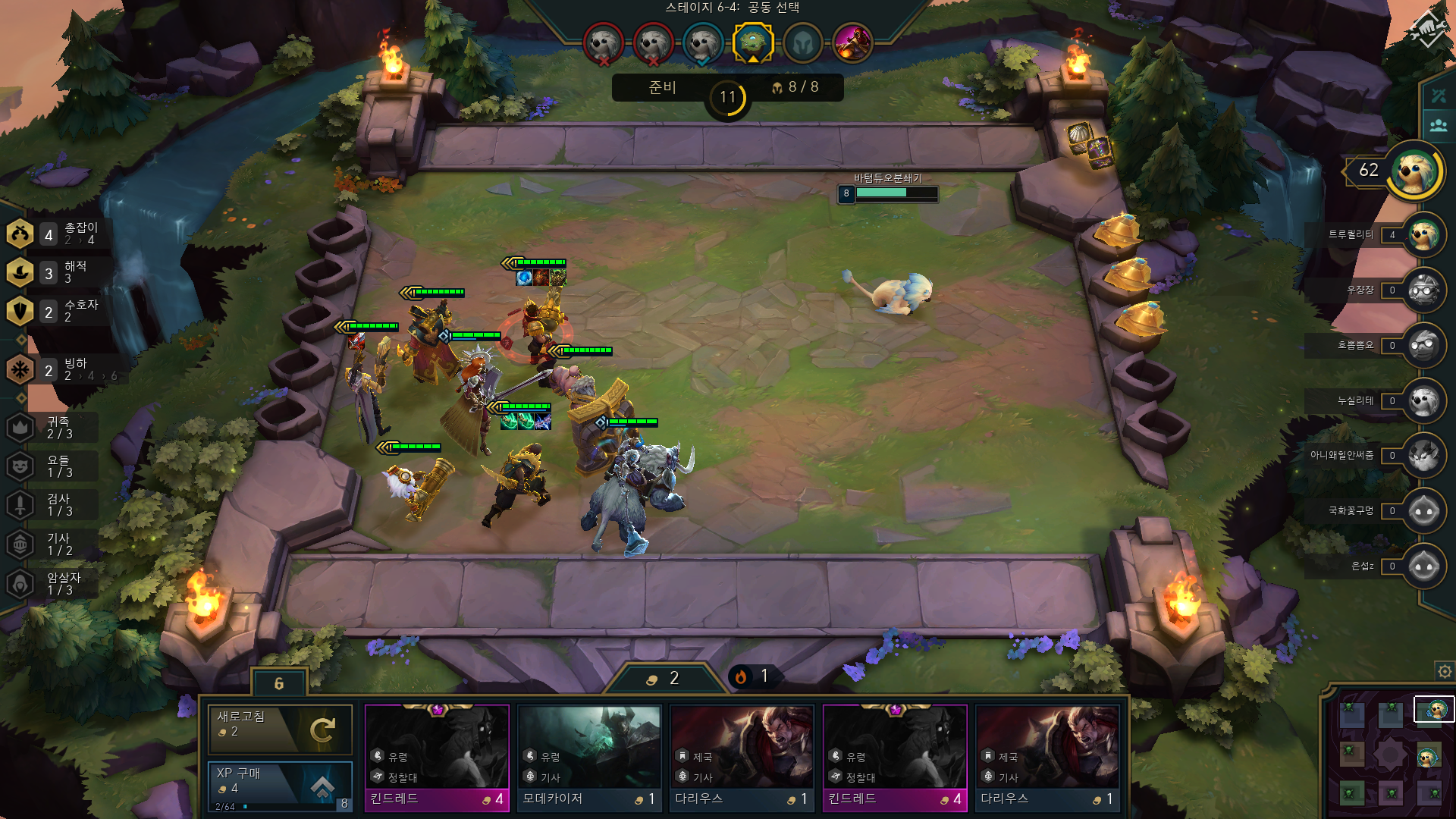Open the settings gear in the bottom right
The height and width of the screenshot is (819, 1456).
point(1442,671)
